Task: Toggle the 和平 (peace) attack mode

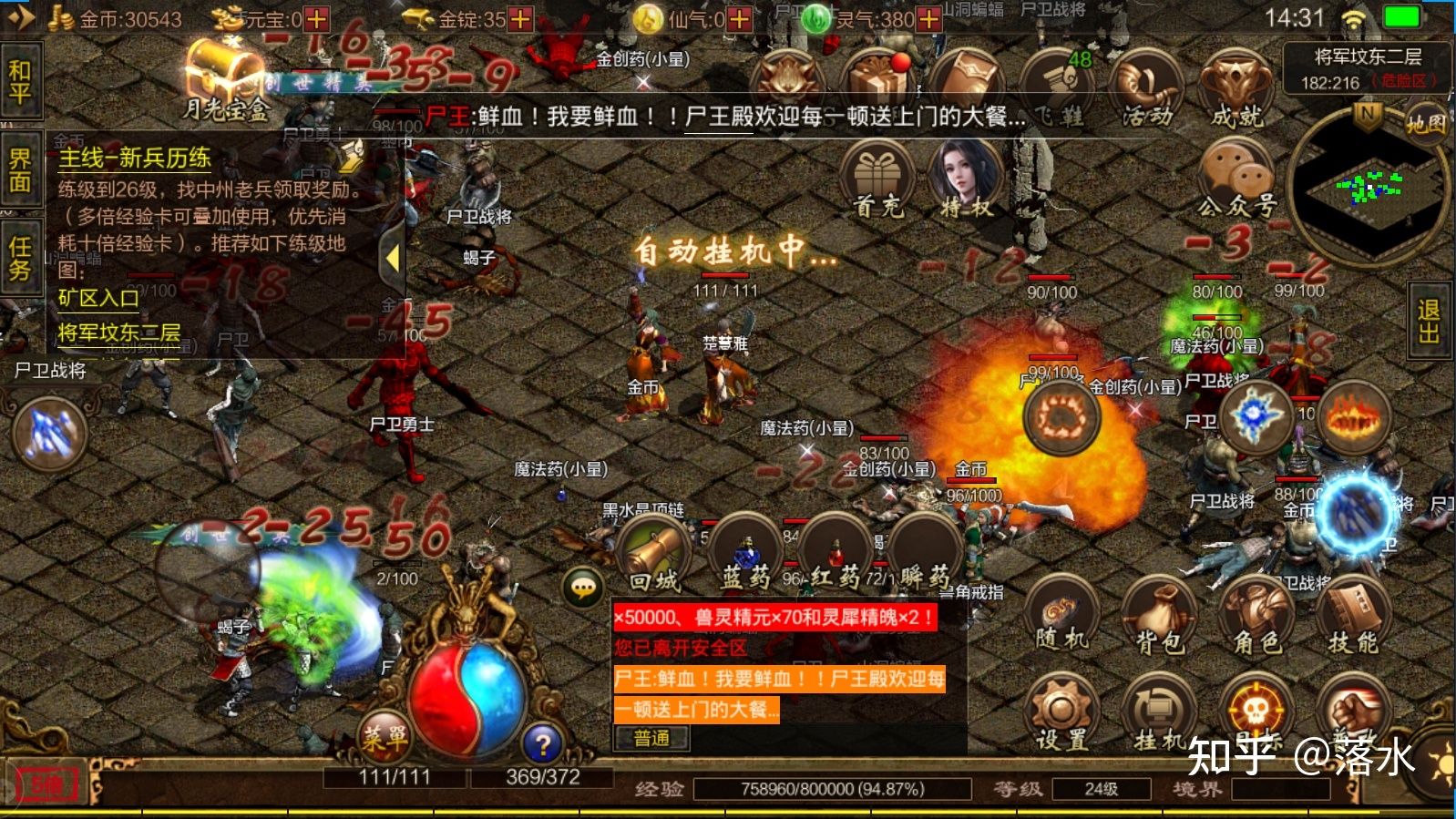Action: click(x=20, y=82)
